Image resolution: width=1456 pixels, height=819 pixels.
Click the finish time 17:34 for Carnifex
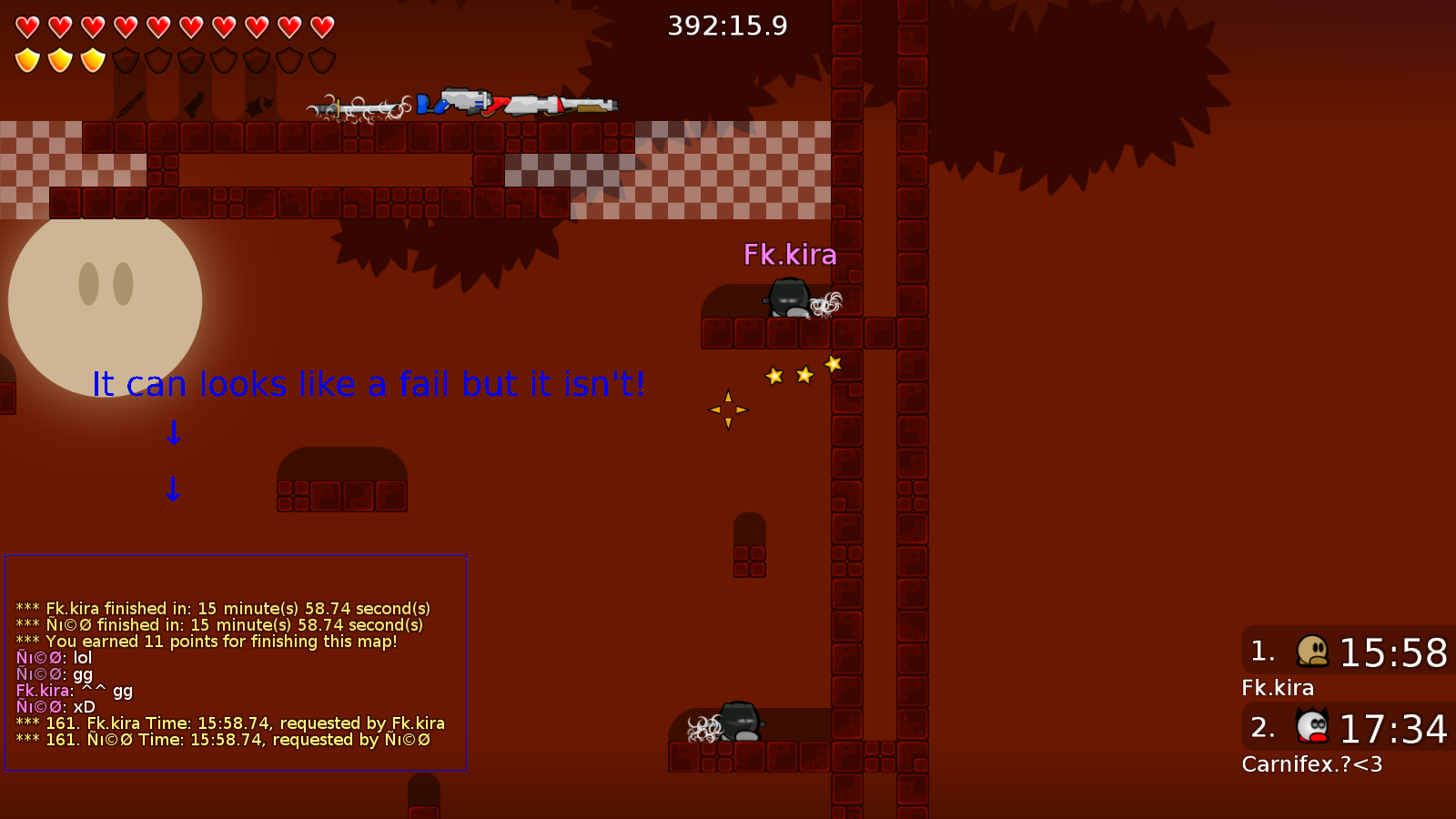point(1393,728)
